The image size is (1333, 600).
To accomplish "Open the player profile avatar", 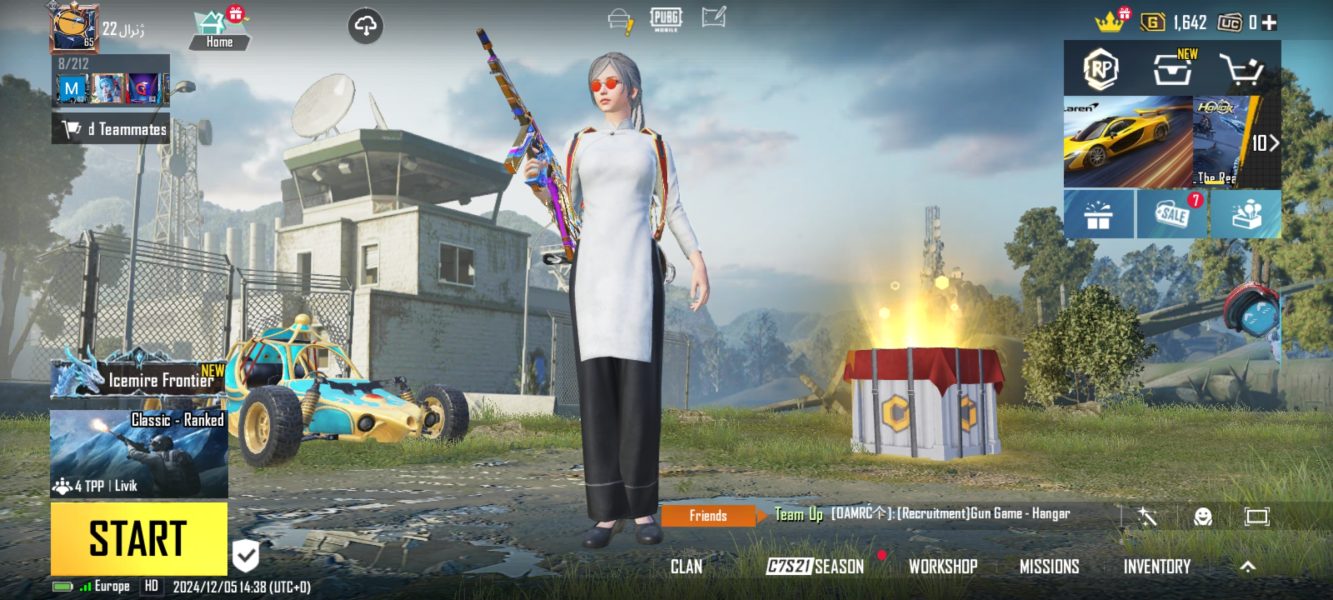I will pos(74,28).
